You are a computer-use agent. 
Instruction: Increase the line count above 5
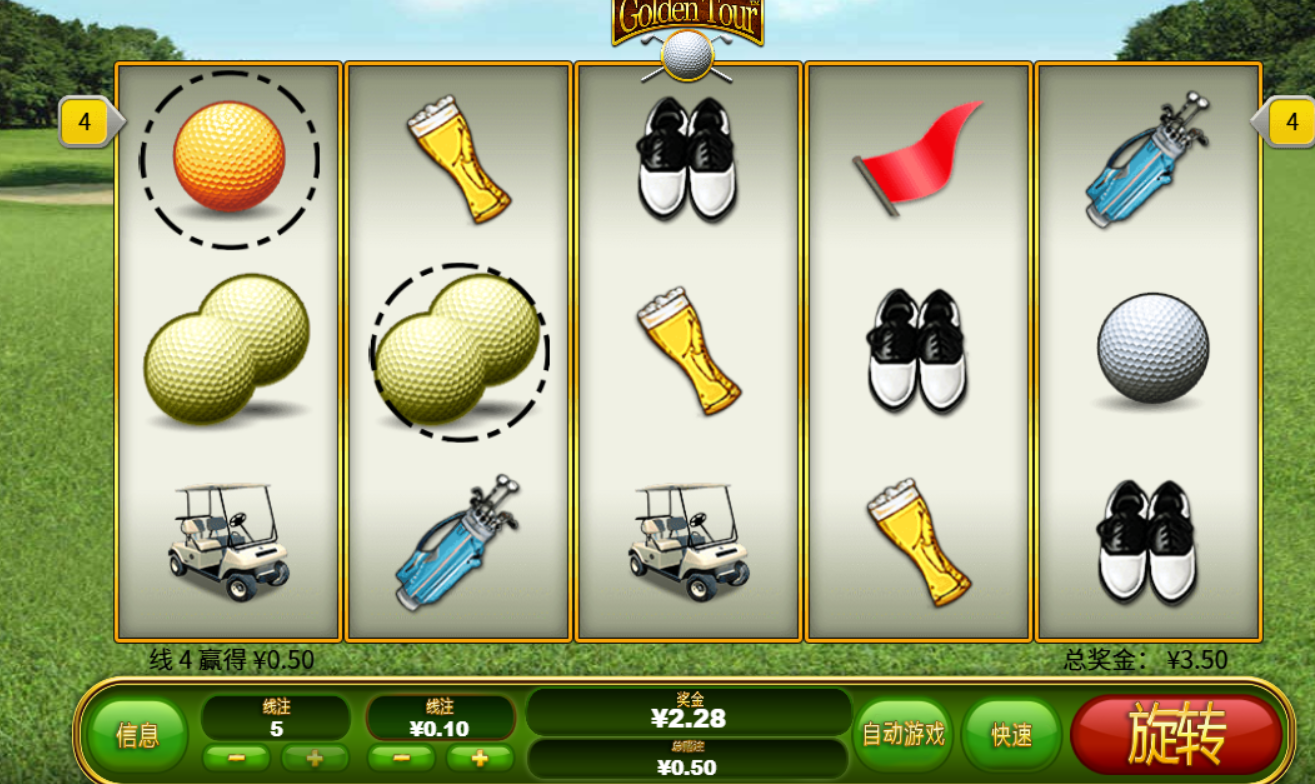[x=315, y=758]
